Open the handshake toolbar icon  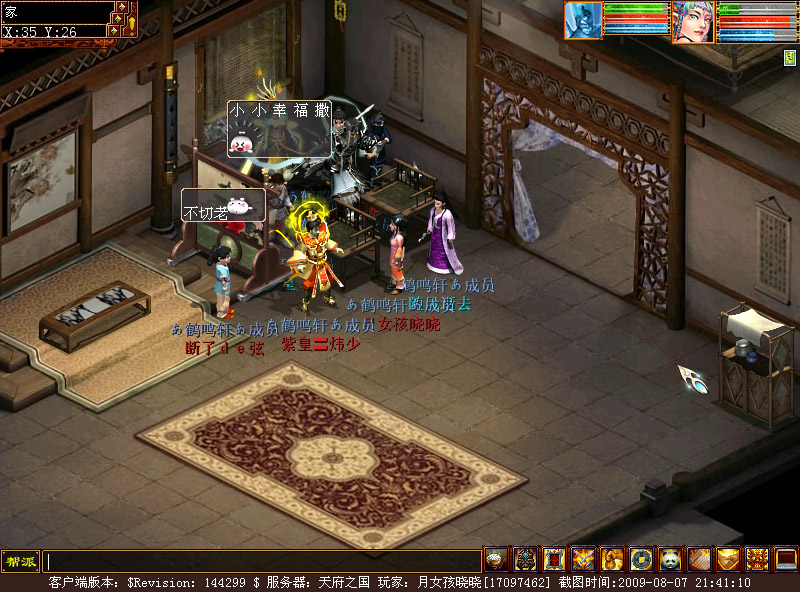click(728, 560)
